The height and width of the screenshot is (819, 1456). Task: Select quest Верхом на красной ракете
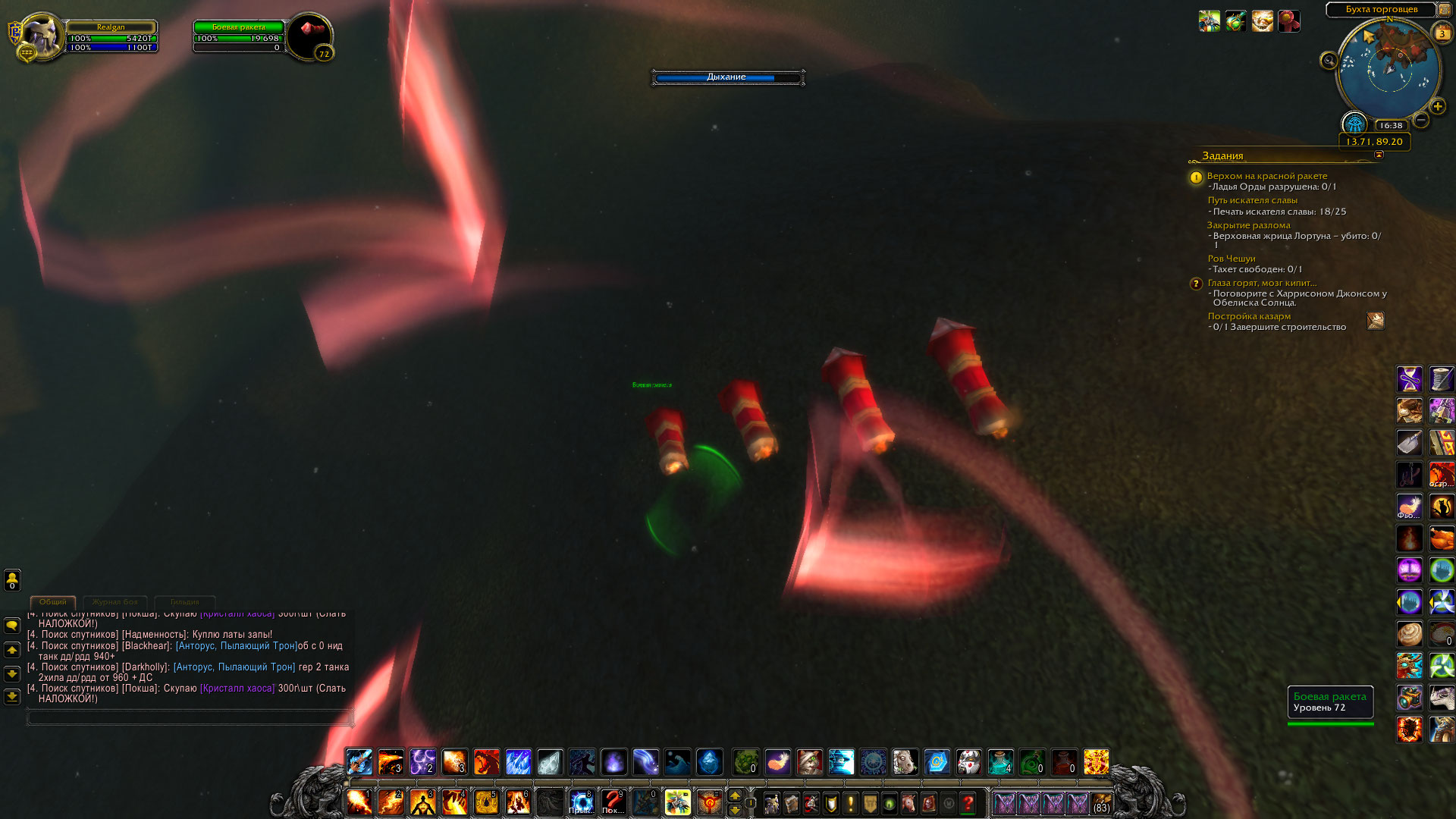(x=1266, y=176)
